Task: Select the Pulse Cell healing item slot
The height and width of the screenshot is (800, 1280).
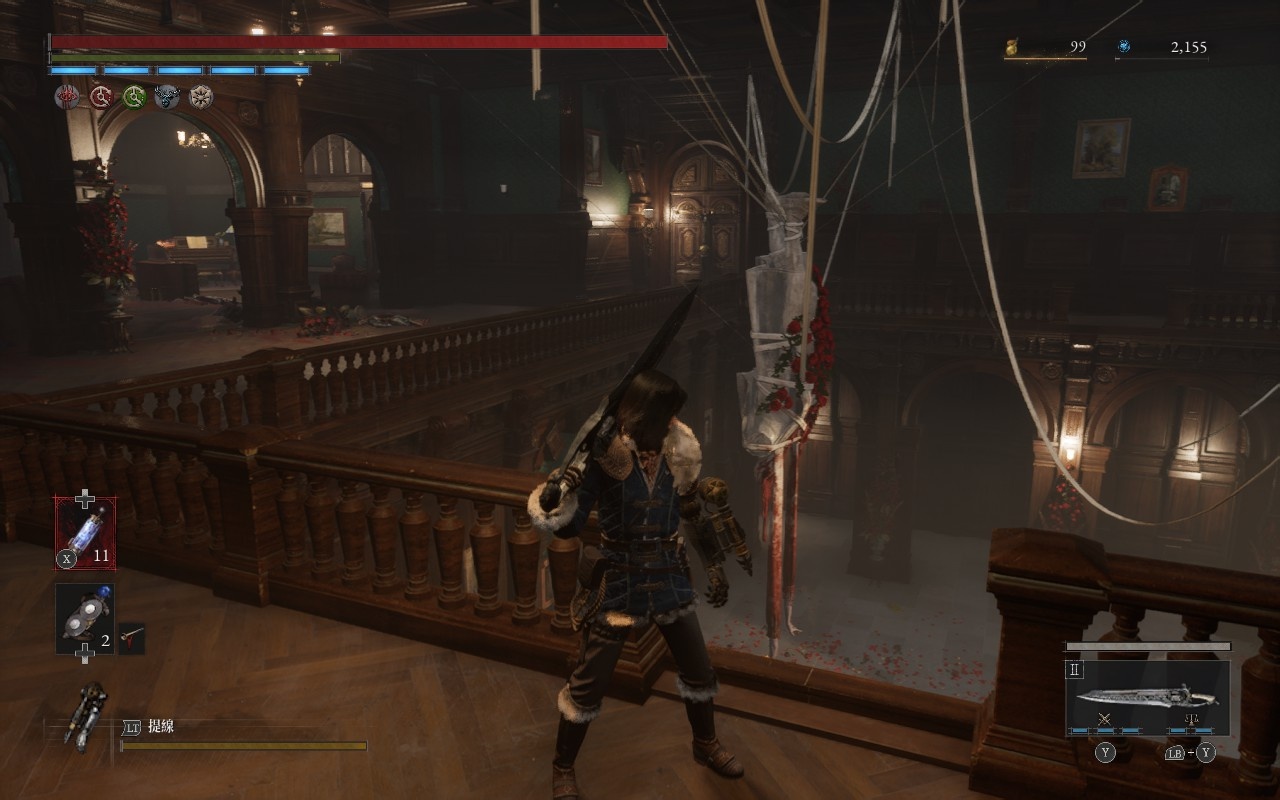Action: pyautogui.click(x=85, y=533)
